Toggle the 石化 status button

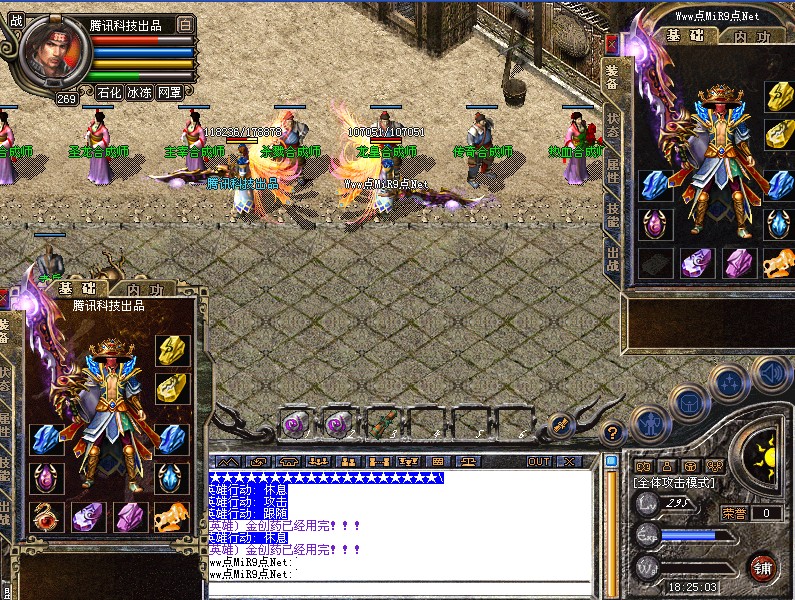coord(109,93)
